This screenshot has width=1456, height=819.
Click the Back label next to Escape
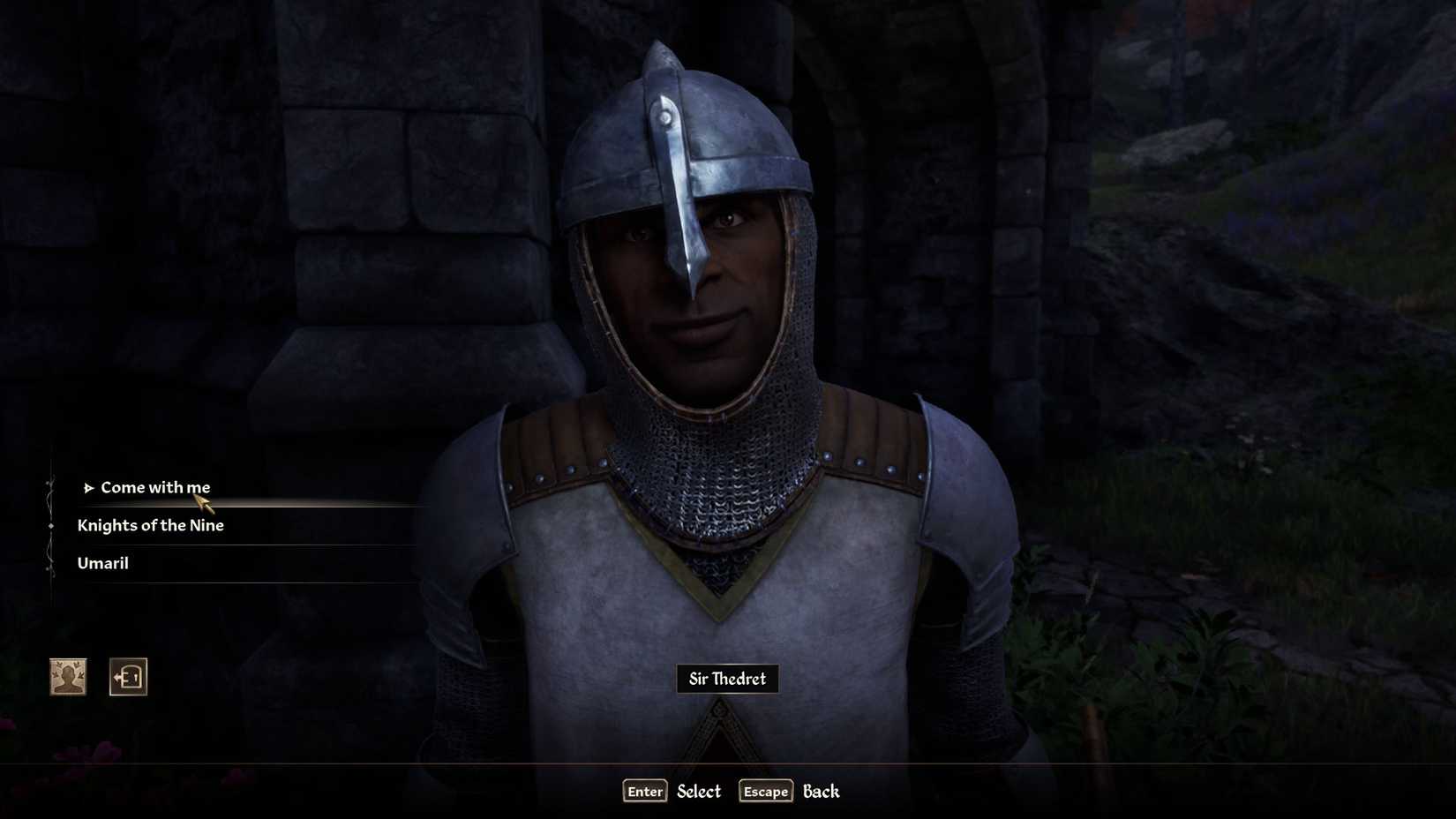pyautogui.click(x=821, y=792)
